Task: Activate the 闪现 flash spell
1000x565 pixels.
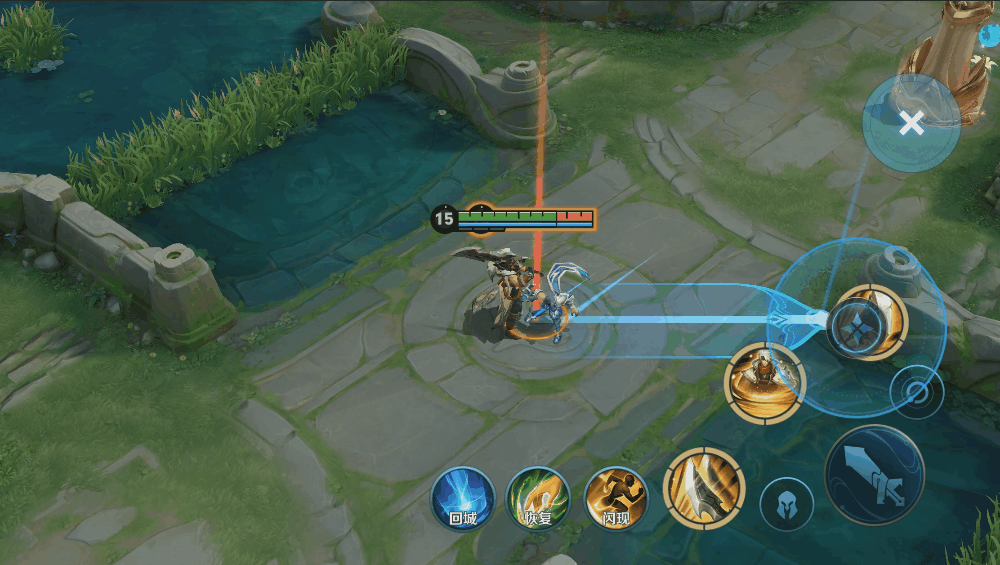Action: (616, 498)
